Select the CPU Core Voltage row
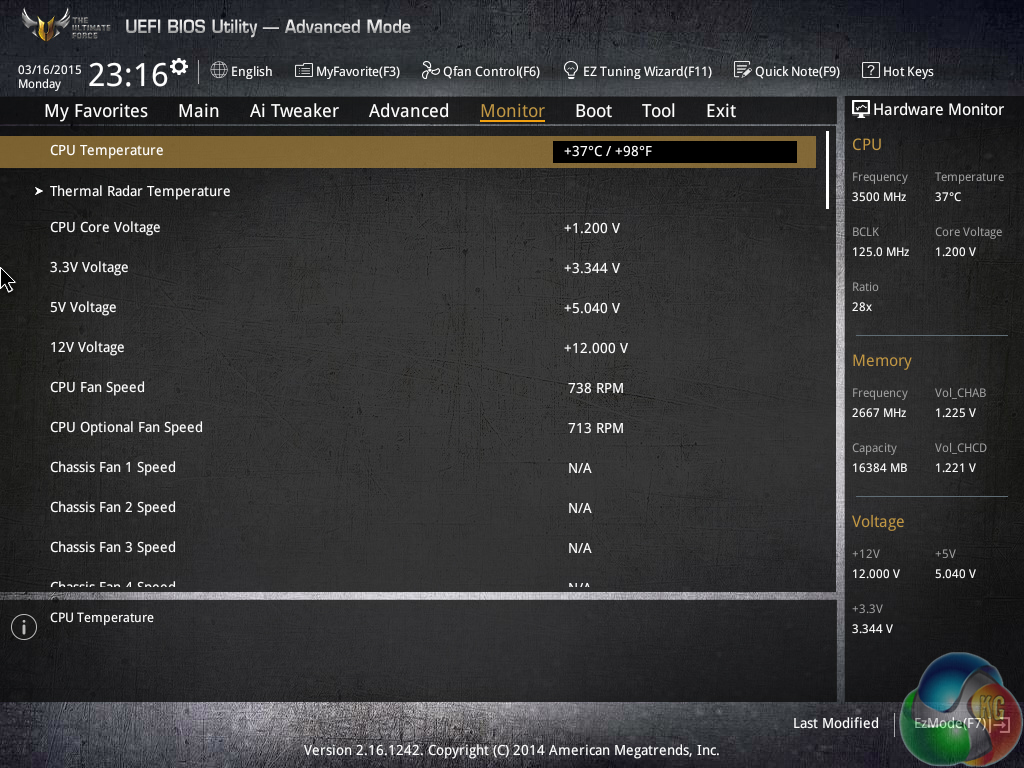The image size is (1024, 768). pyautogui.click(x=105, y=227)
